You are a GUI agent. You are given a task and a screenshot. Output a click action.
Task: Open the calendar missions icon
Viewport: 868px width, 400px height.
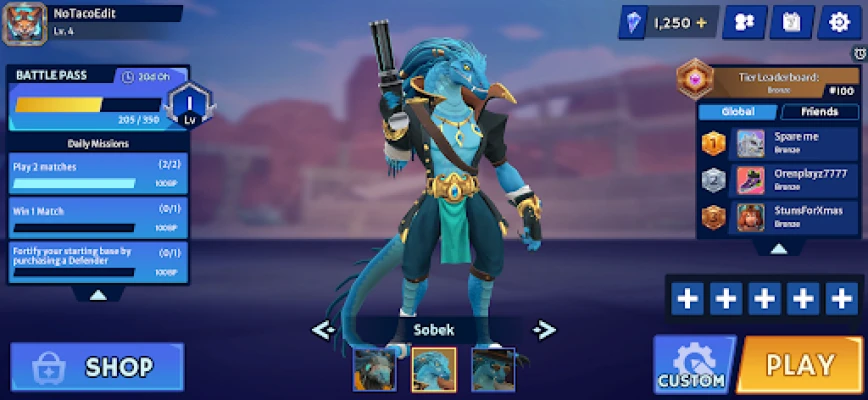791,22
